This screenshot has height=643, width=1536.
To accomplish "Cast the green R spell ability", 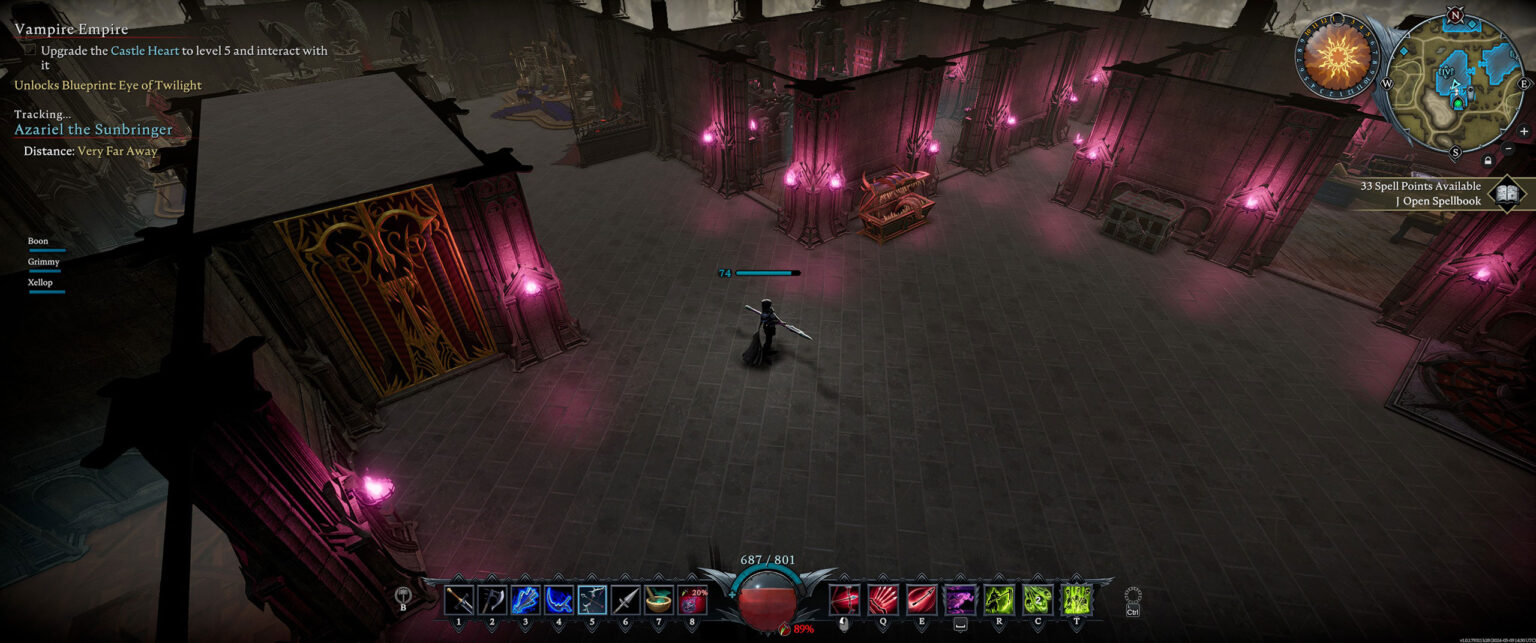I will click(999, 600).
